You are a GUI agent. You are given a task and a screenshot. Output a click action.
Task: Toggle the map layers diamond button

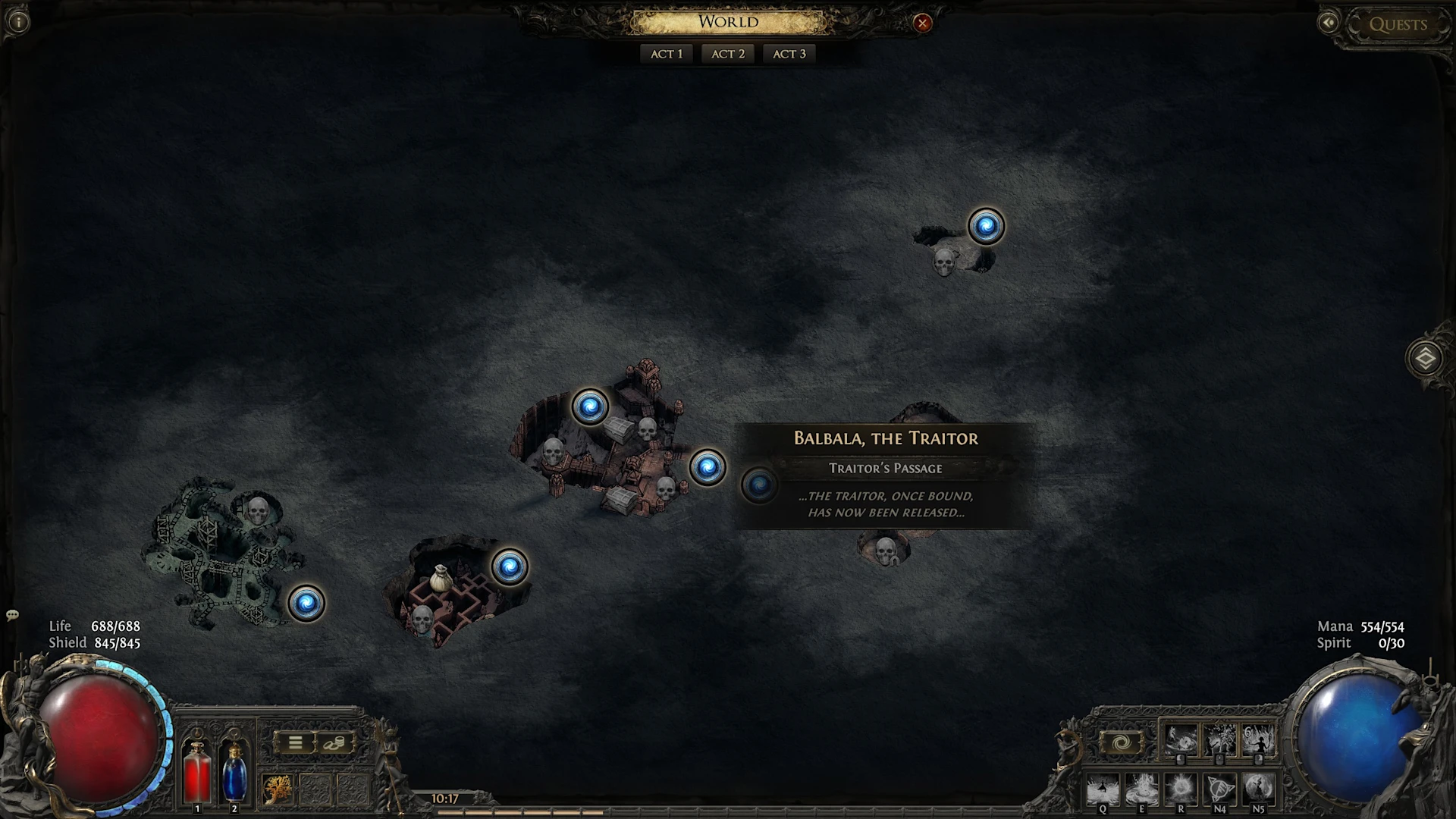(x=1425, y=359)
